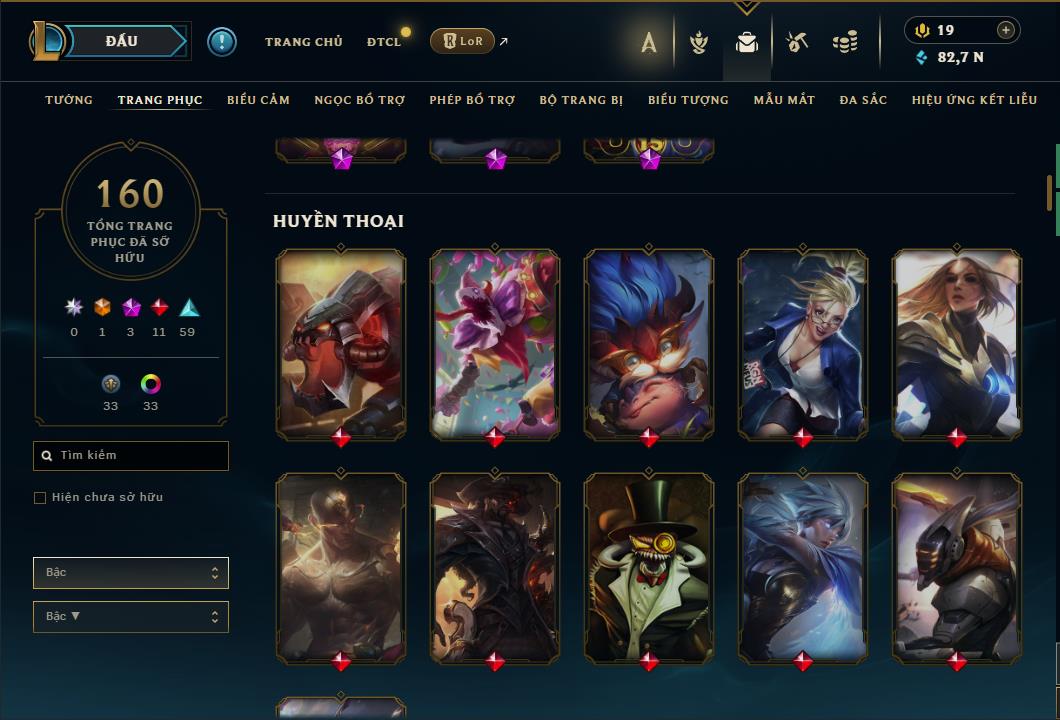Open the Bậc ▼ sort dropdown
1060x720 pixels.
(131, 617)
